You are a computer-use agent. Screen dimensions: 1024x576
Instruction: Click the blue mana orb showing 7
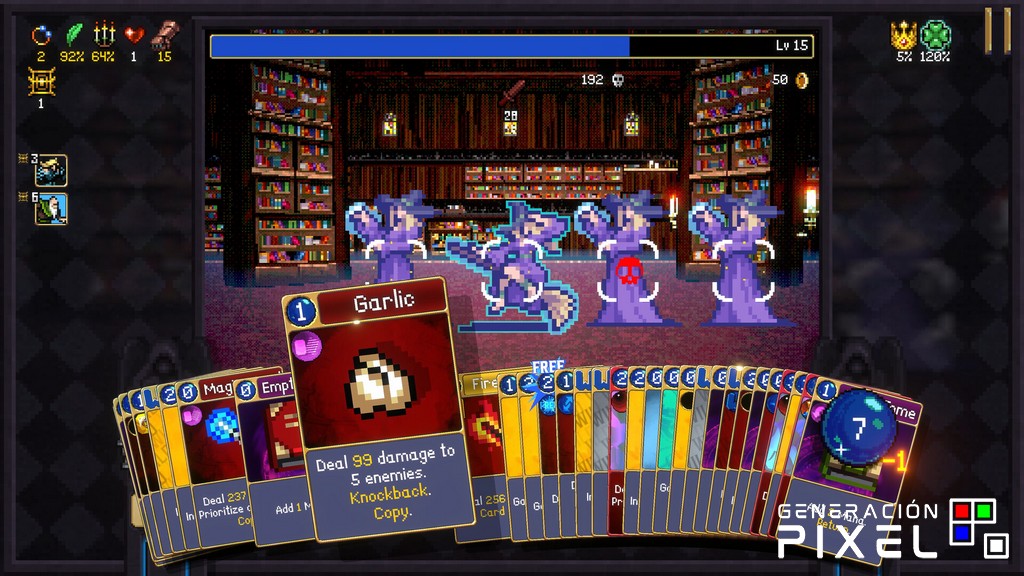coord(858,430)
